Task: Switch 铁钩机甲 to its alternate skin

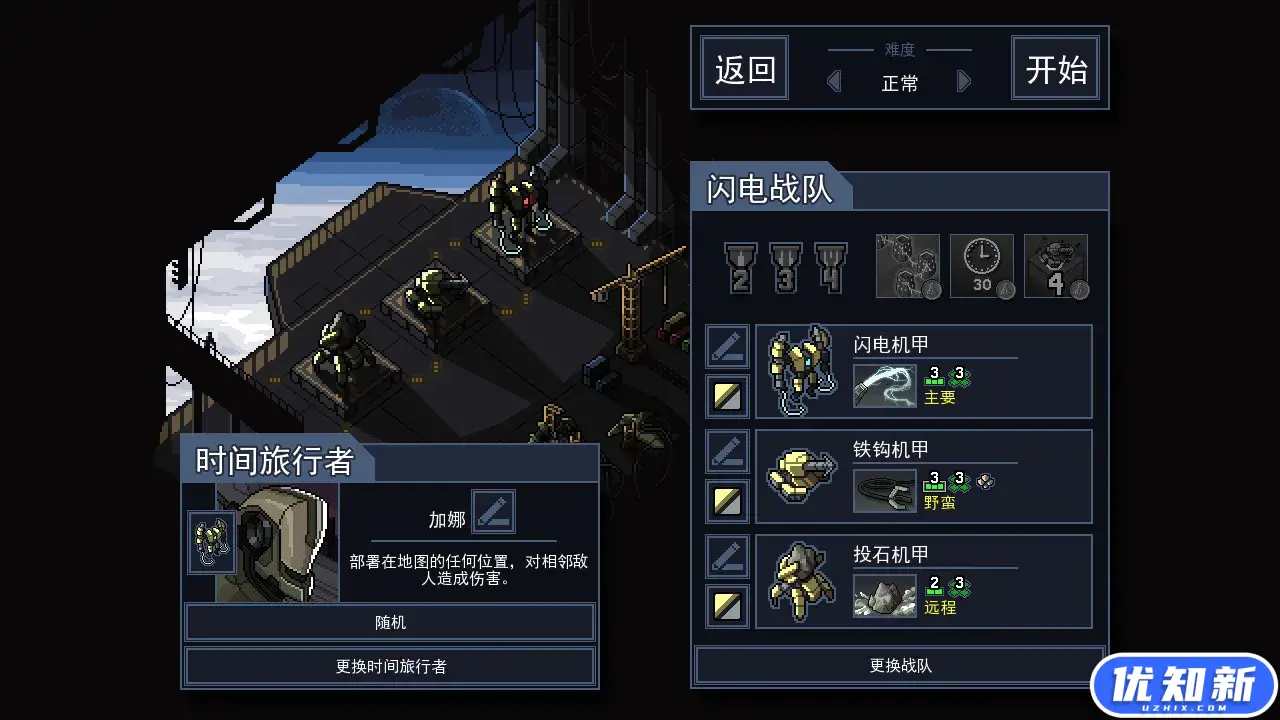Action: point(727,500)
